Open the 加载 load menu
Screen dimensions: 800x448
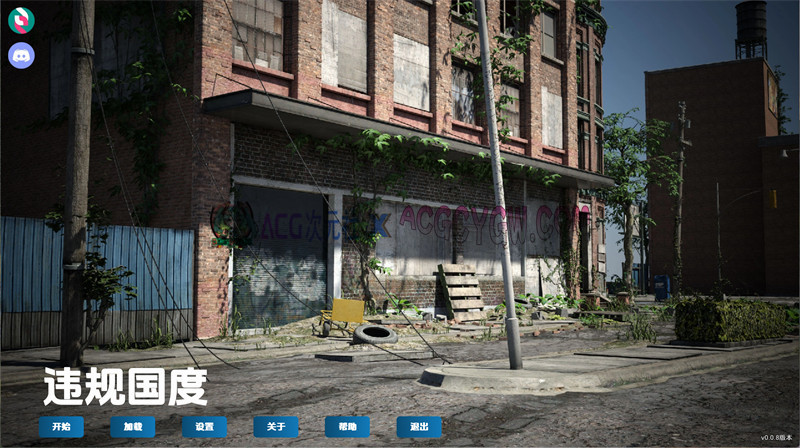tap(133, 427)
